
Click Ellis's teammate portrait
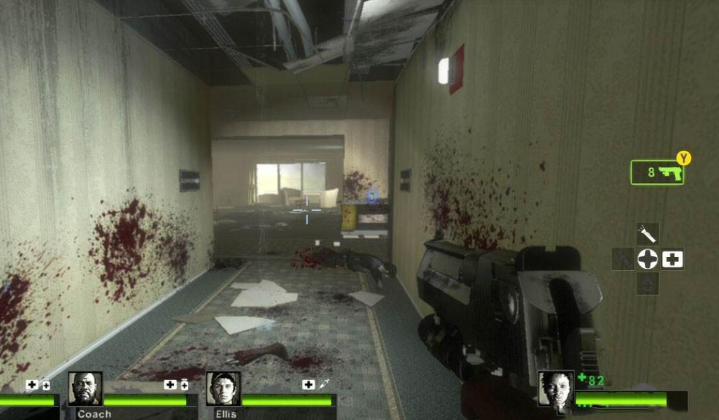pyautogui.click(x=223, y=388)
